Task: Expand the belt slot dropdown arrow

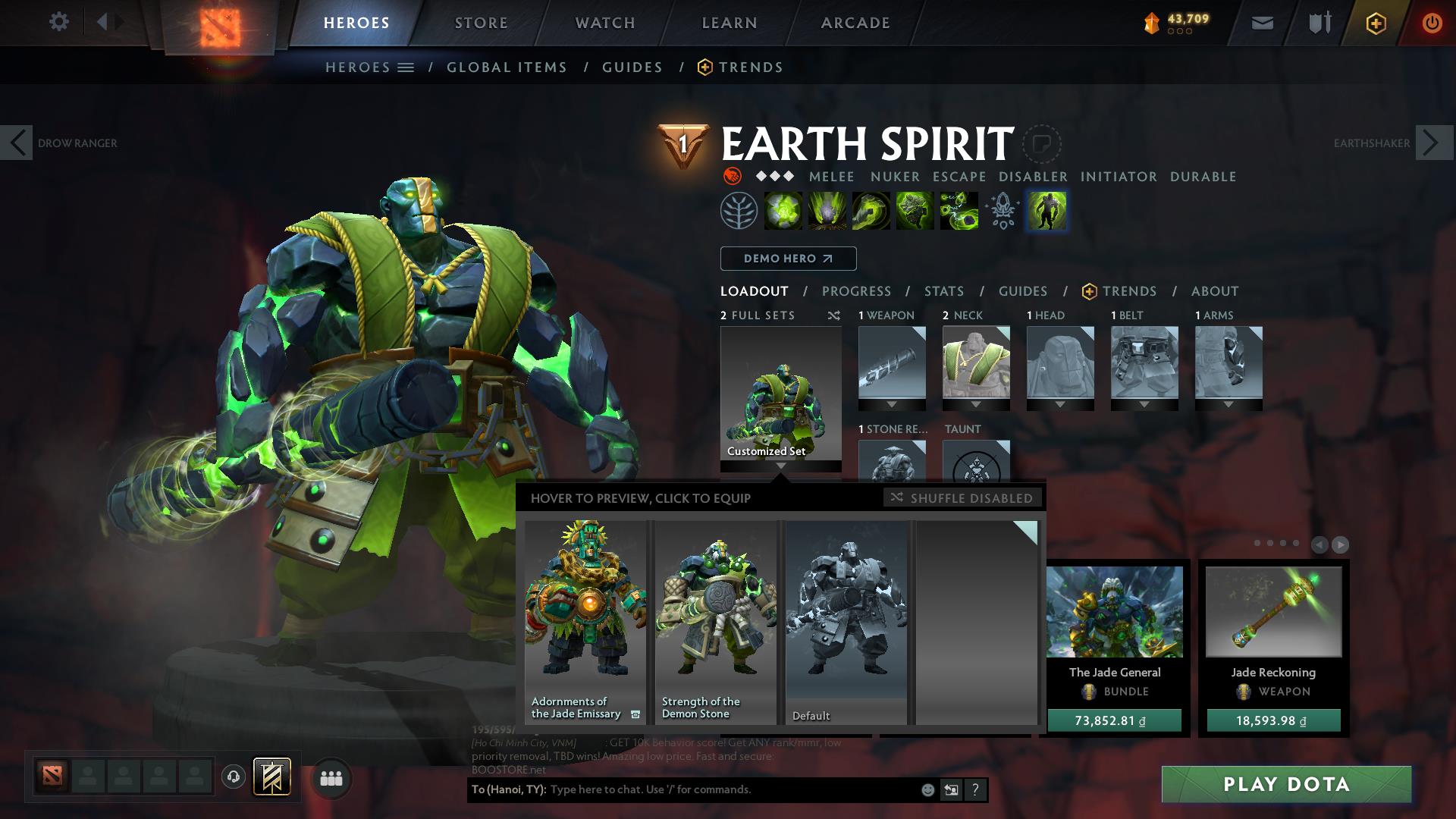Action: 1144,402
